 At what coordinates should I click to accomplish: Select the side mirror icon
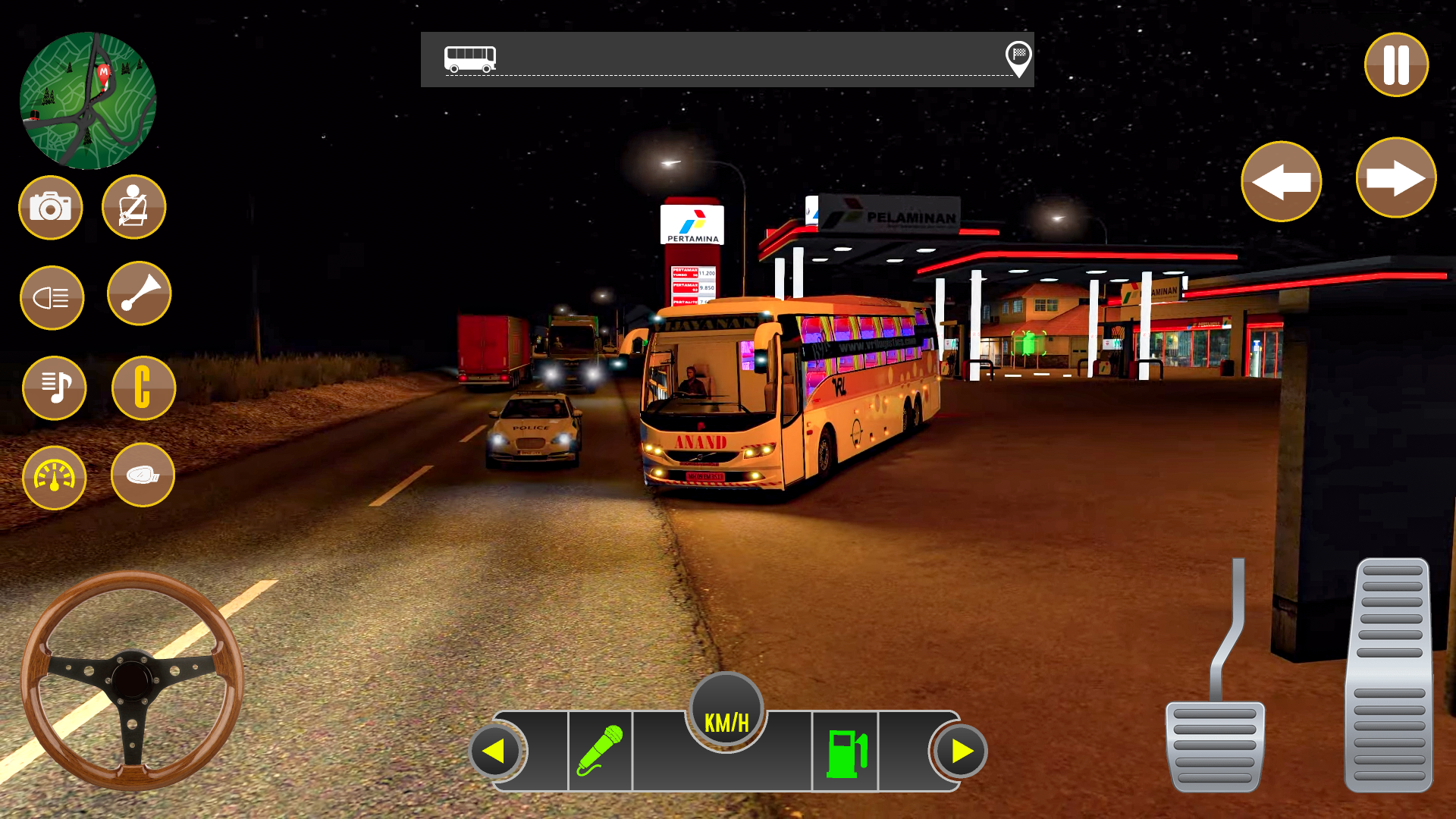(141, 475)
